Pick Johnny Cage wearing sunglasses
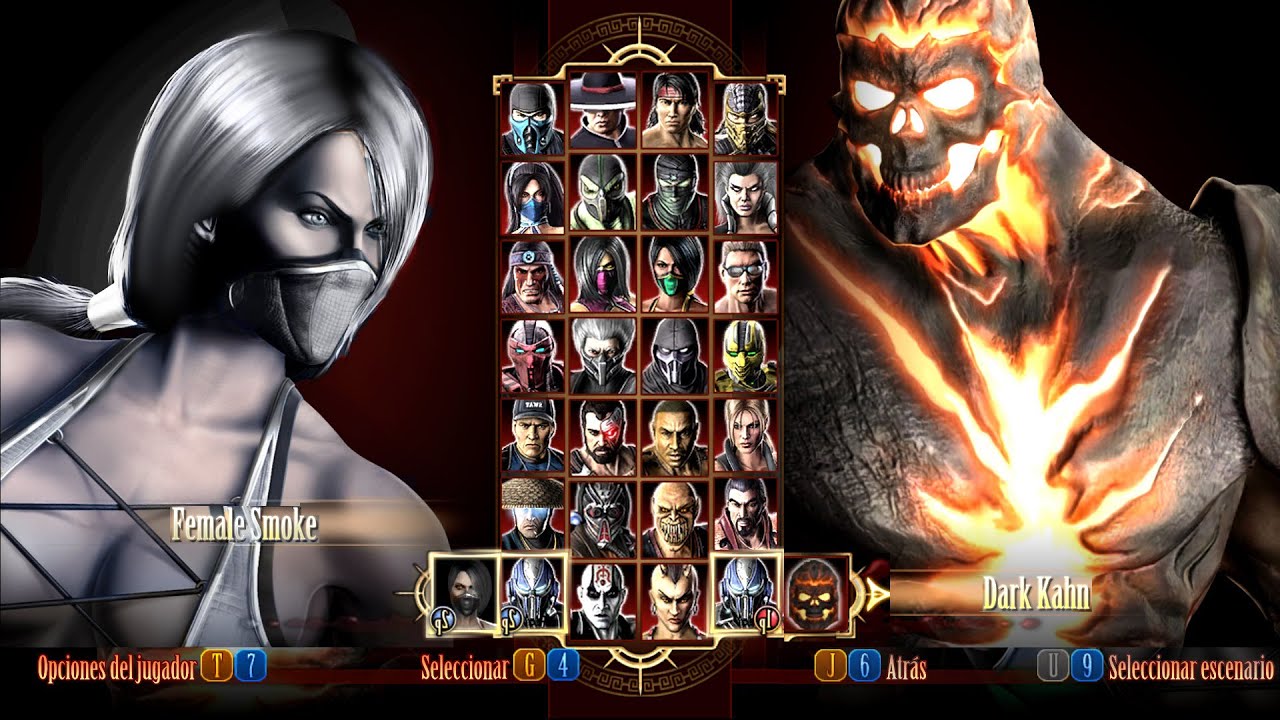 point(746,277)
